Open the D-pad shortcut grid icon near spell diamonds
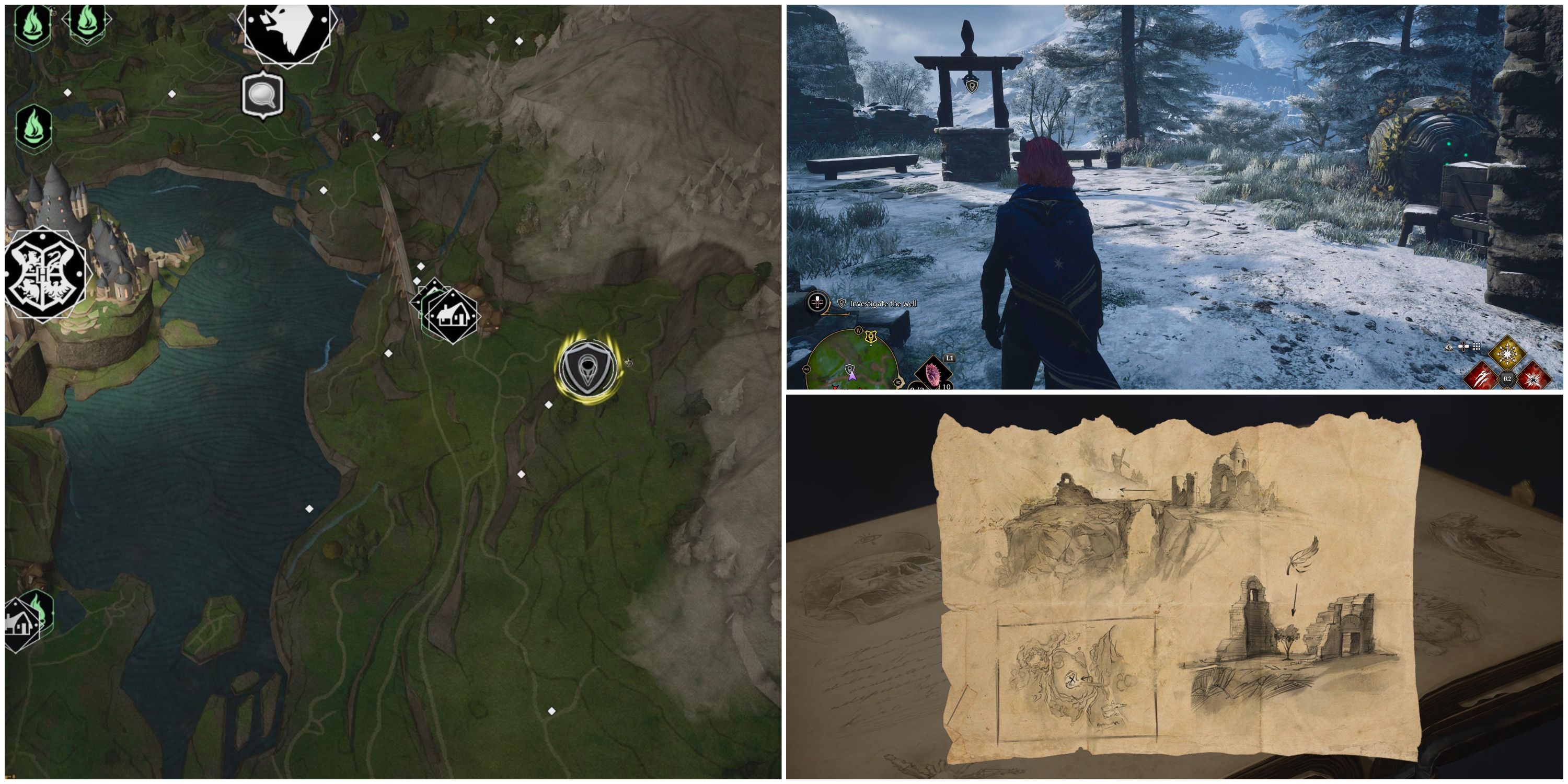This screenshot has width=1568, height=784. coord(1464,347)
